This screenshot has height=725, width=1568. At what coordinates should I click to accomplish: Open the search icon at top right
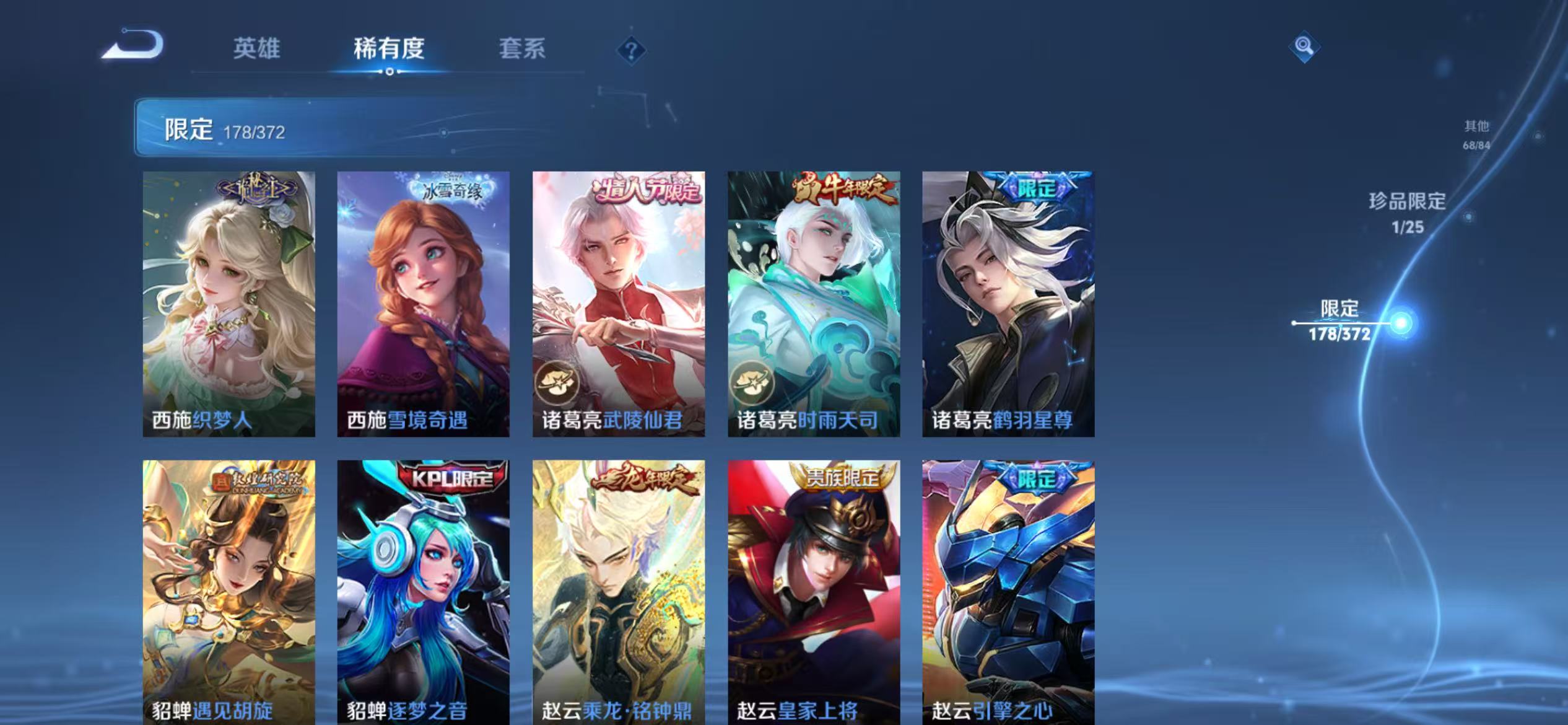1304,46
